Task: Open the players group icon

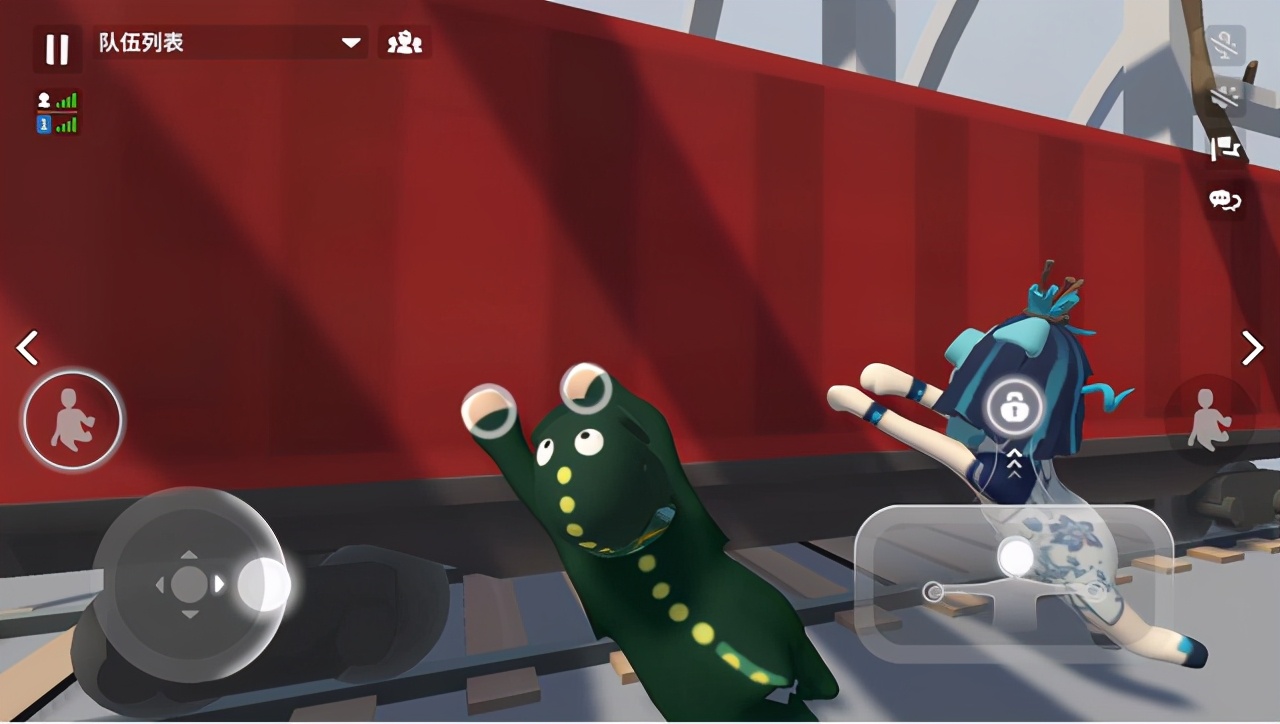Action: 405,43
